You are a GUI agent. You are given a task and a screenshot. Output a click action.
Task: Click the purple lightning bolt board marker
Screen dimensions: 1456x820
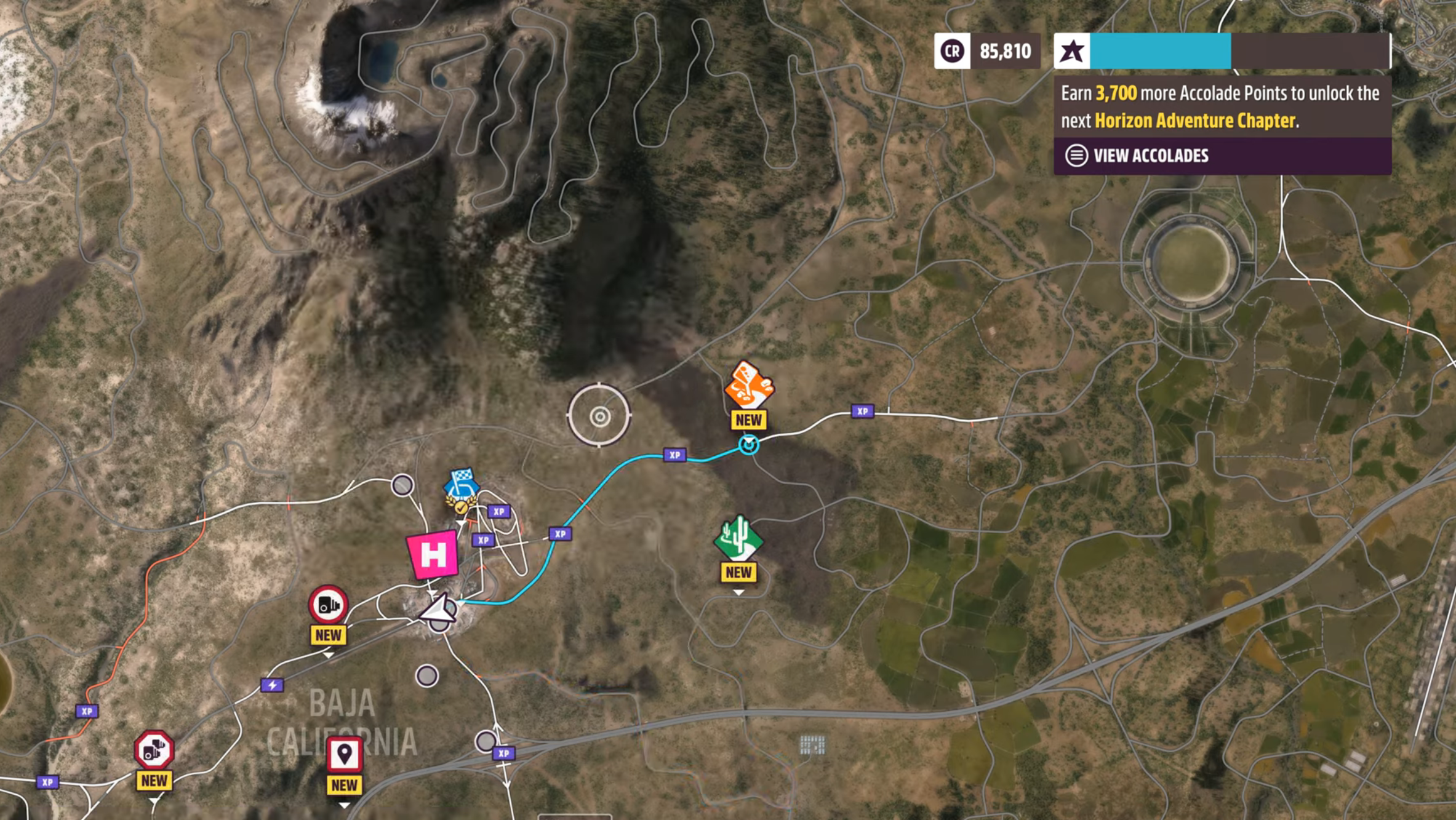click(272, 685)
